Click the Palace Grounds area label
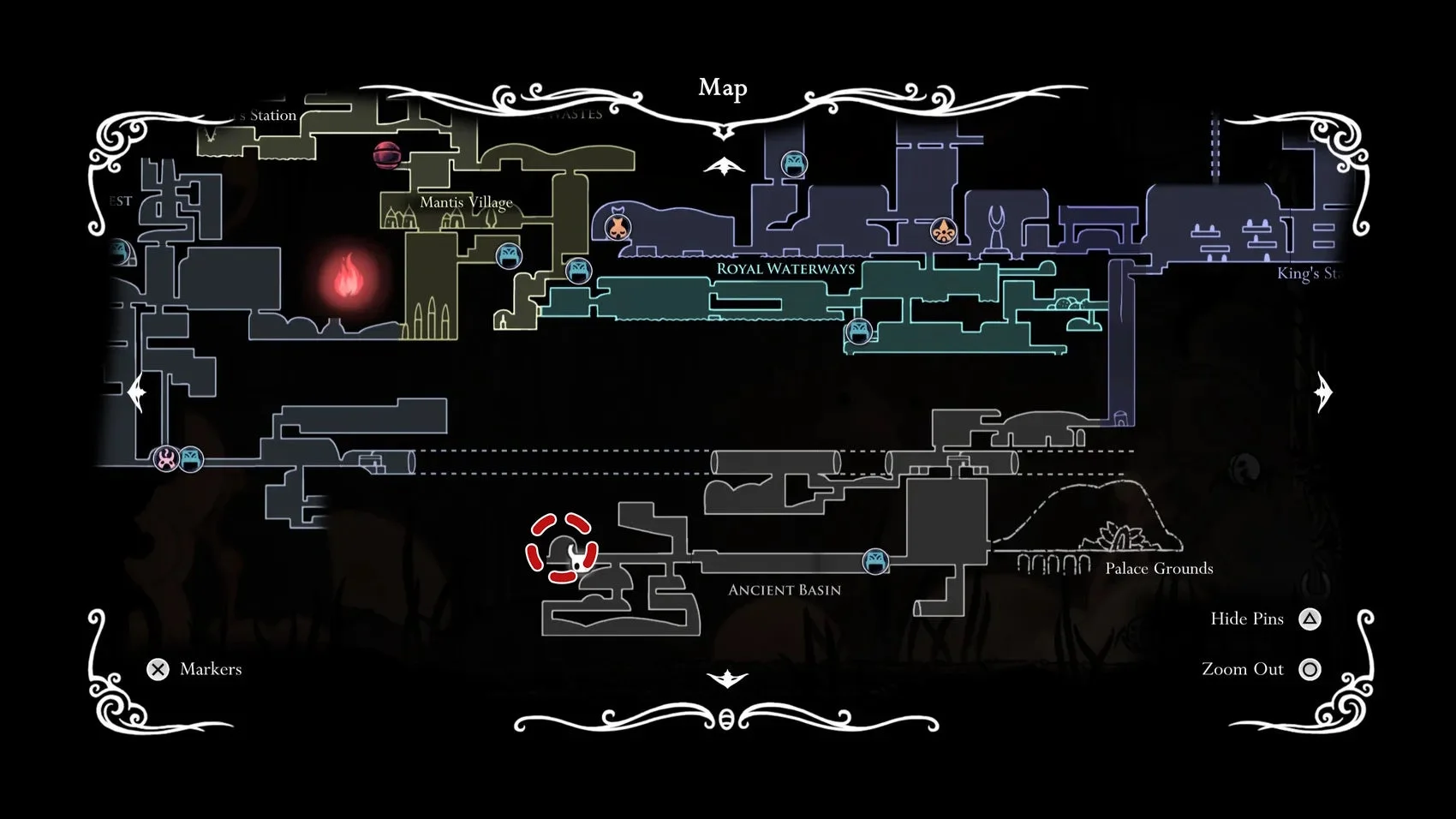 1158,568
